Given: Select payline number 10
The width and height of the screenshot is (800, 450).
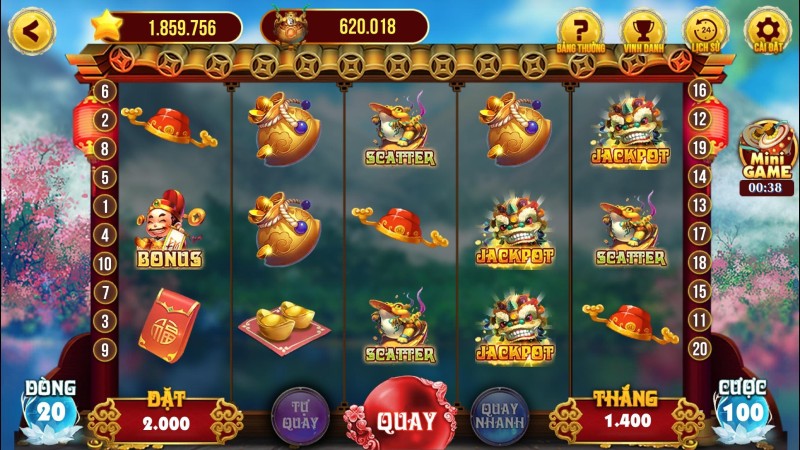Looking at the screenshot, I should (x=104, y=264).
